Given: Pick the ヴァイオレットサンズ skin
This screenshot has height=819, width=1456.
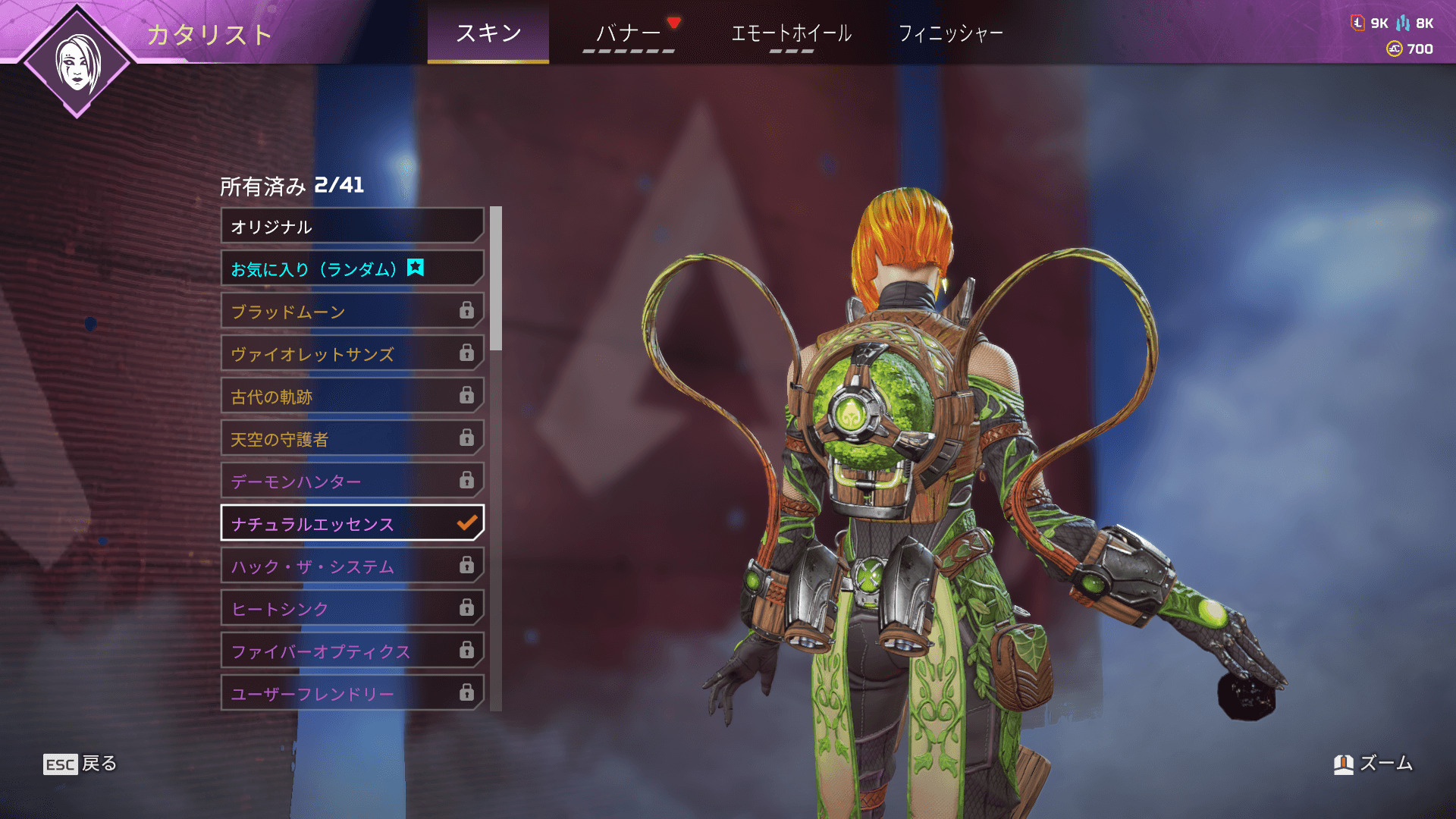Looking at the screenshot, I should point(352,353).
